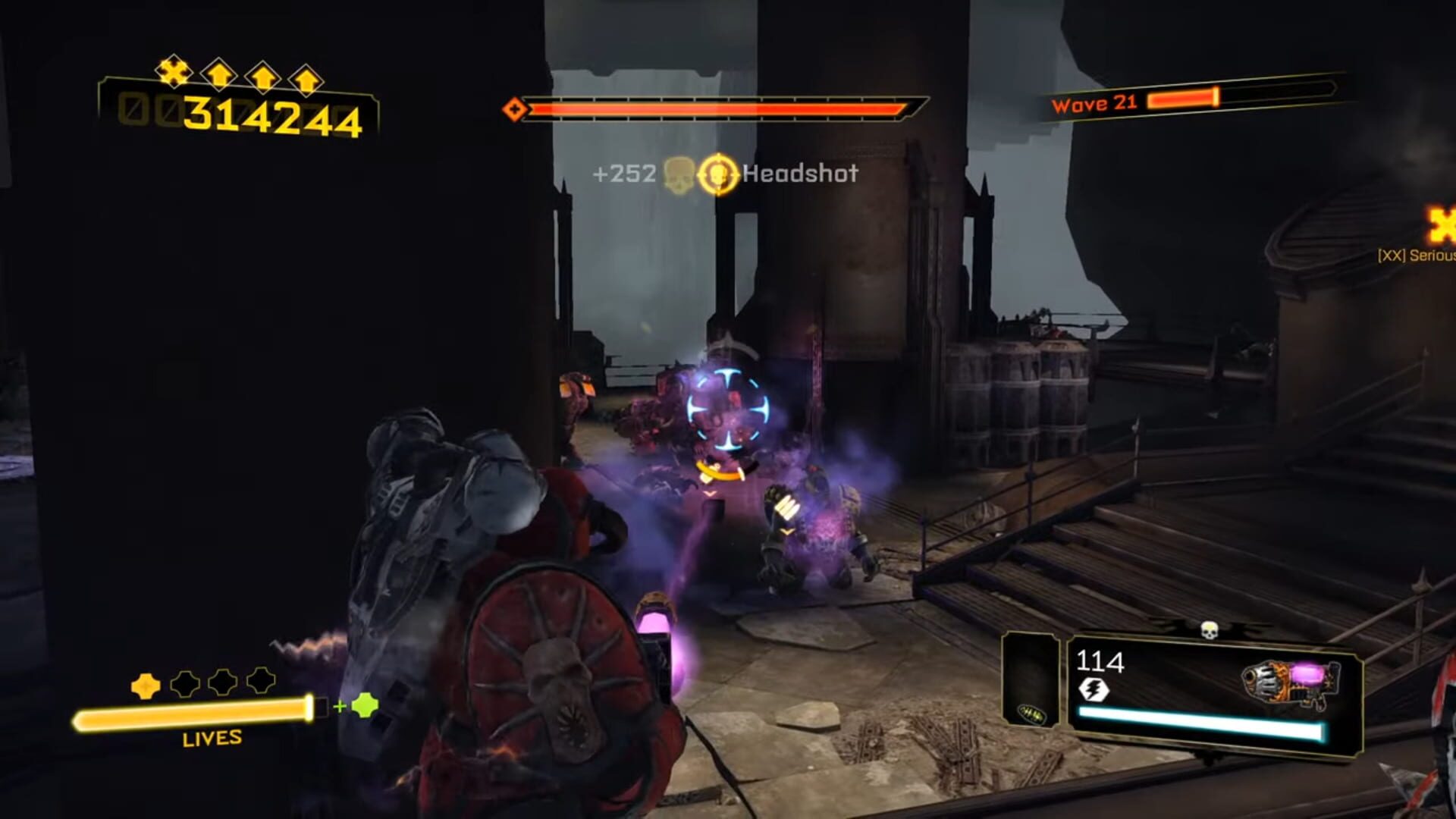This screenshot has height=819, width=1456.
Task: Select the first upgrade arrow above the score
Action: 218,74
